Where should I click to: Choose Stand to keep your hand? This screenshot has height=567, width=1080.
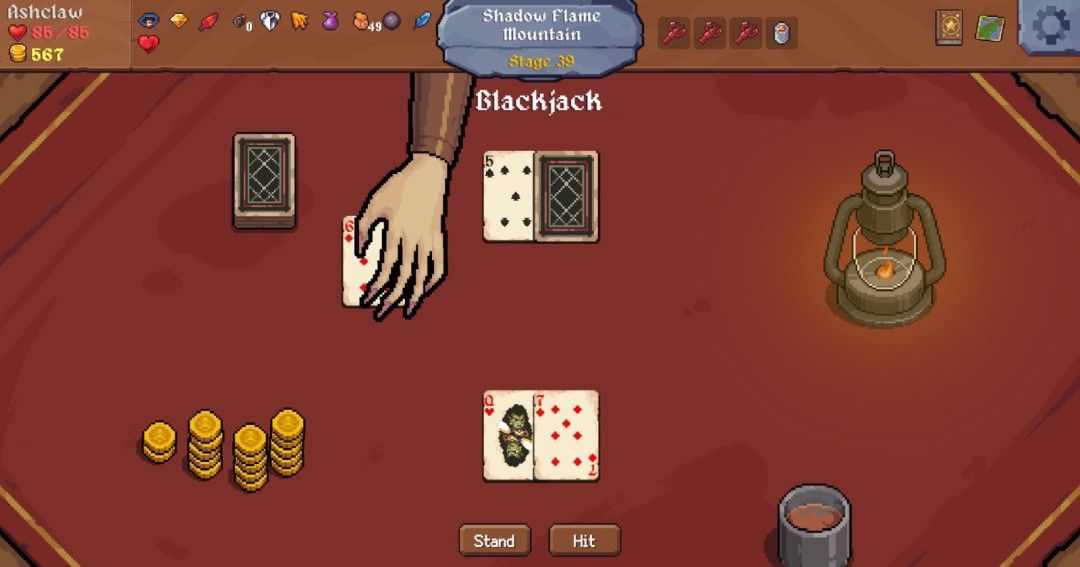pos(494,541)
